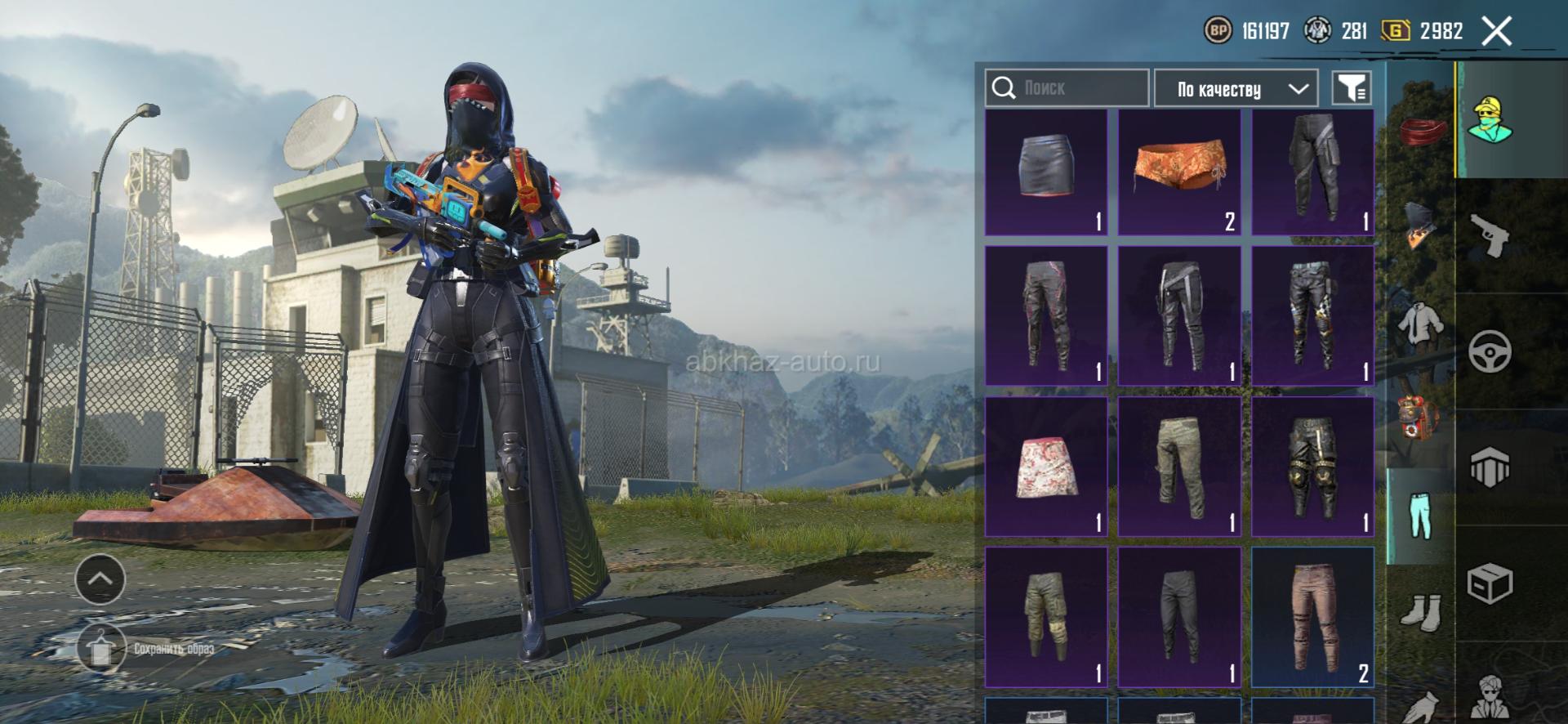This screenshot has height=724, width=1568.
Task: Choose the orange patterned shorts
Action: point(1179,172)
